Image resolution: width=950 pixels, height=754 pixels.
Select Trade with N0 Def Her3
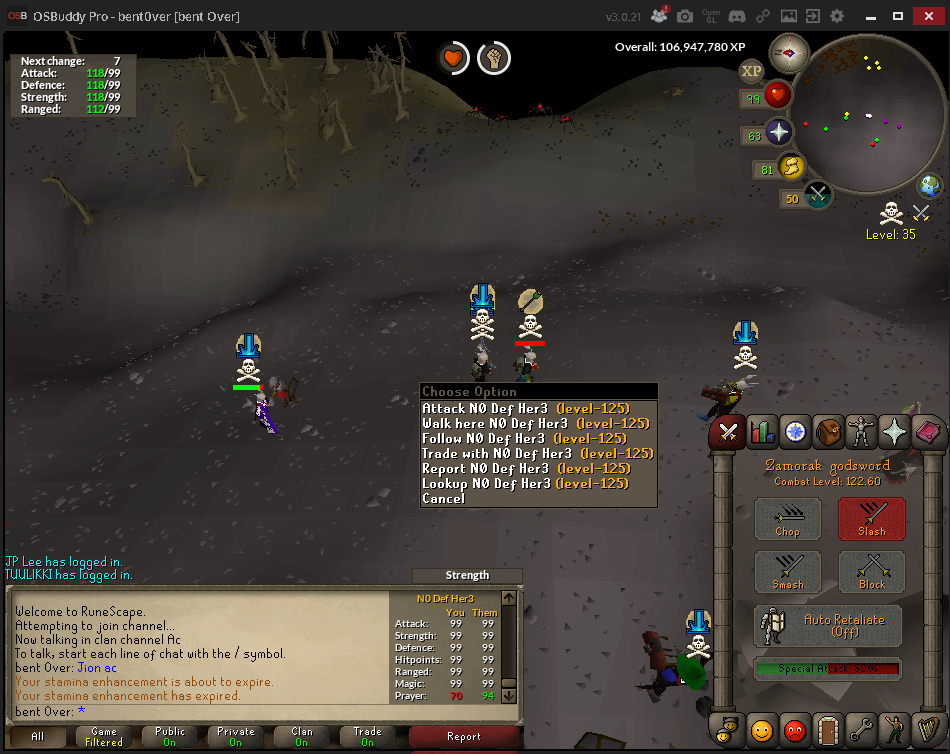[538, 453]
